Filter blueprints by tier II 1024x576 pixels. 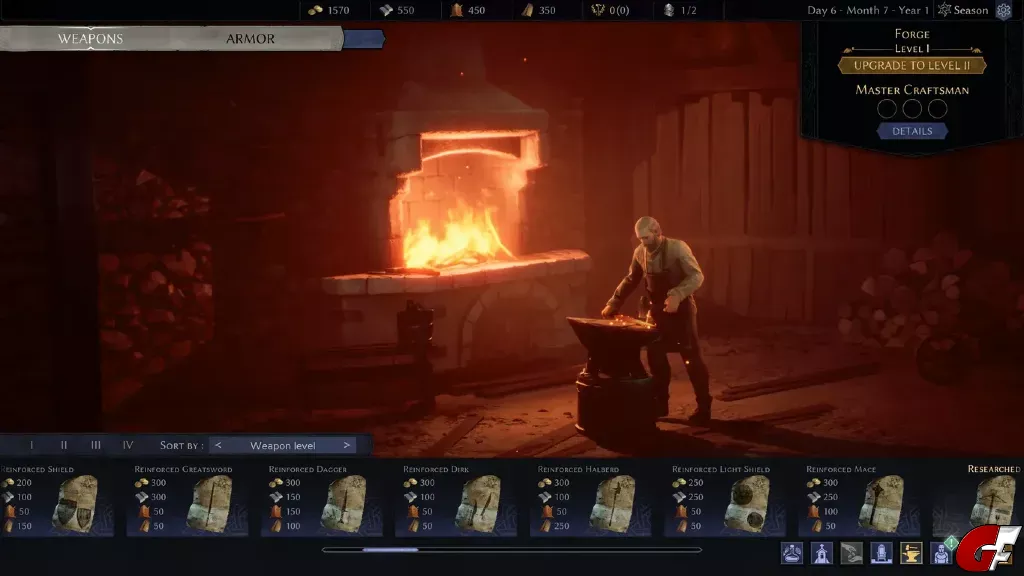[64, 445]
